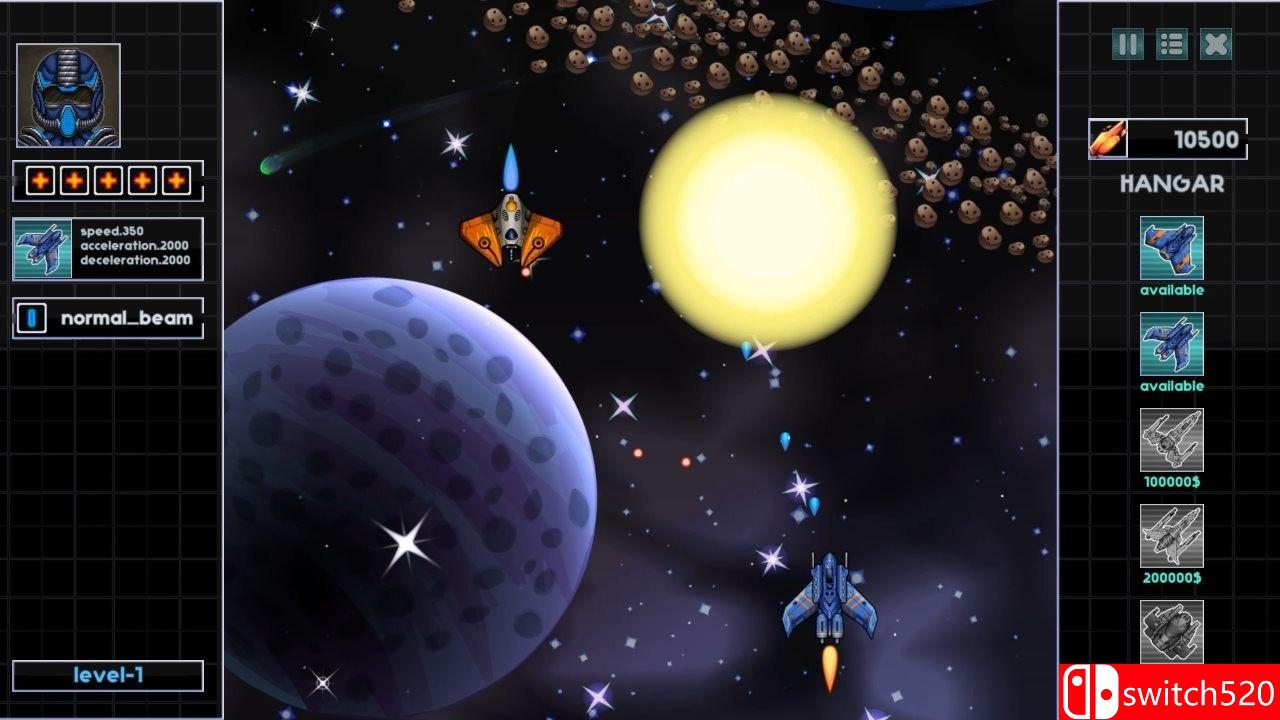
Task: Click the first orange health cross
Action: click(41, 181)
